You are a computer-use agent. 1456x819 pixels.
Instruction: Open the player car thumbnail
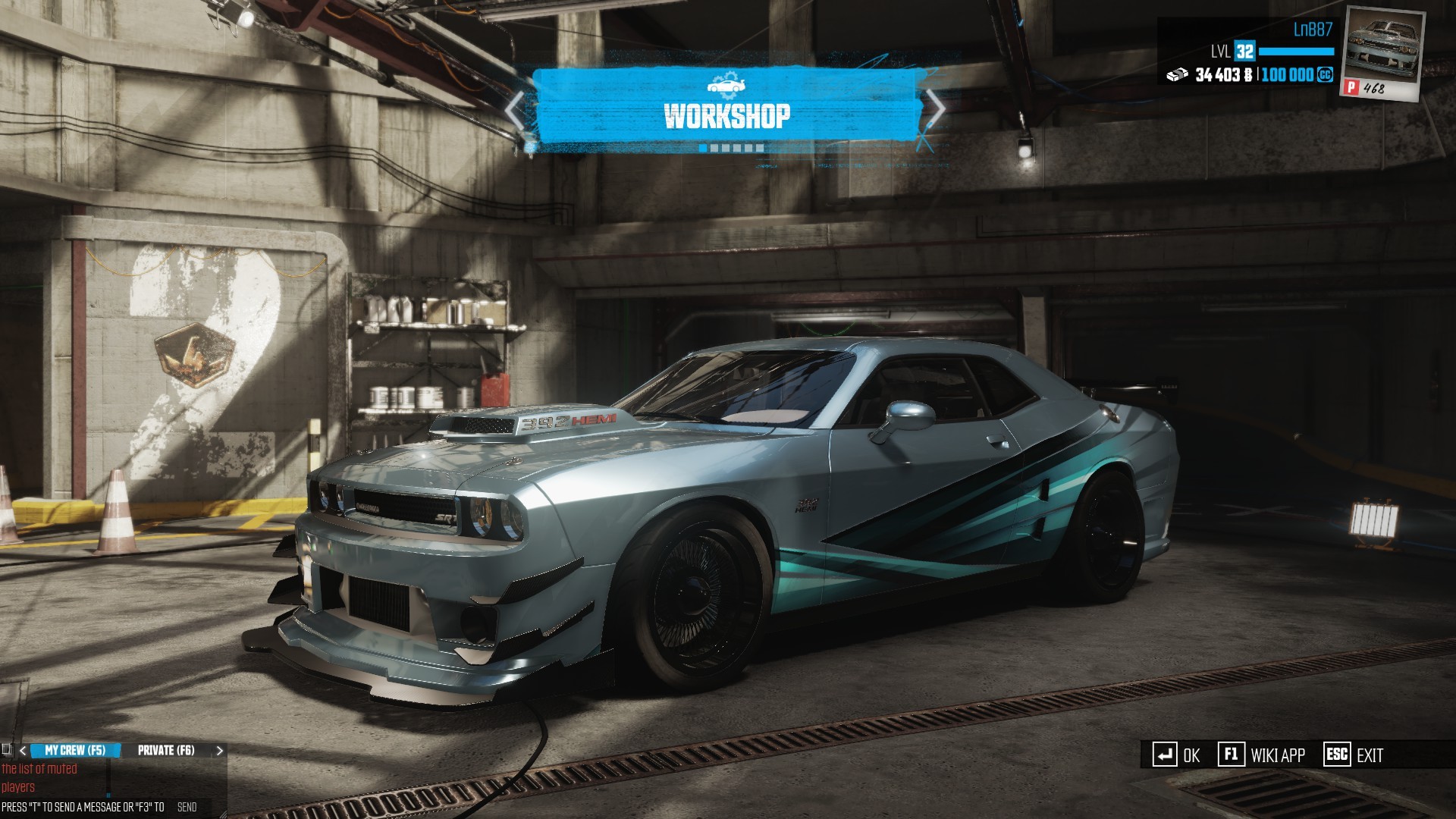(1382, 53)
